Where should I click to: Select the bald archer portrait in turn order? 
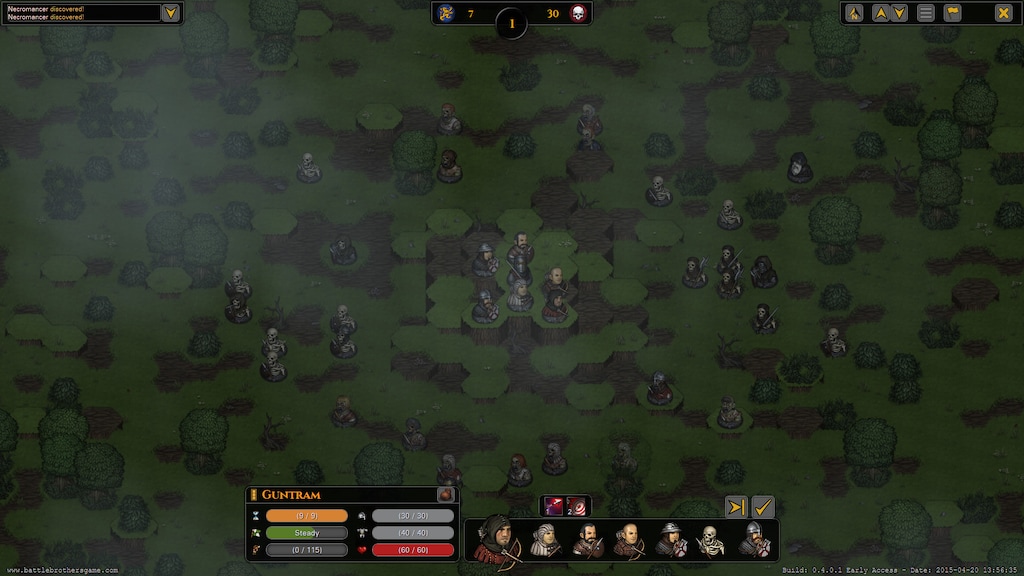[x=629, y=540]
